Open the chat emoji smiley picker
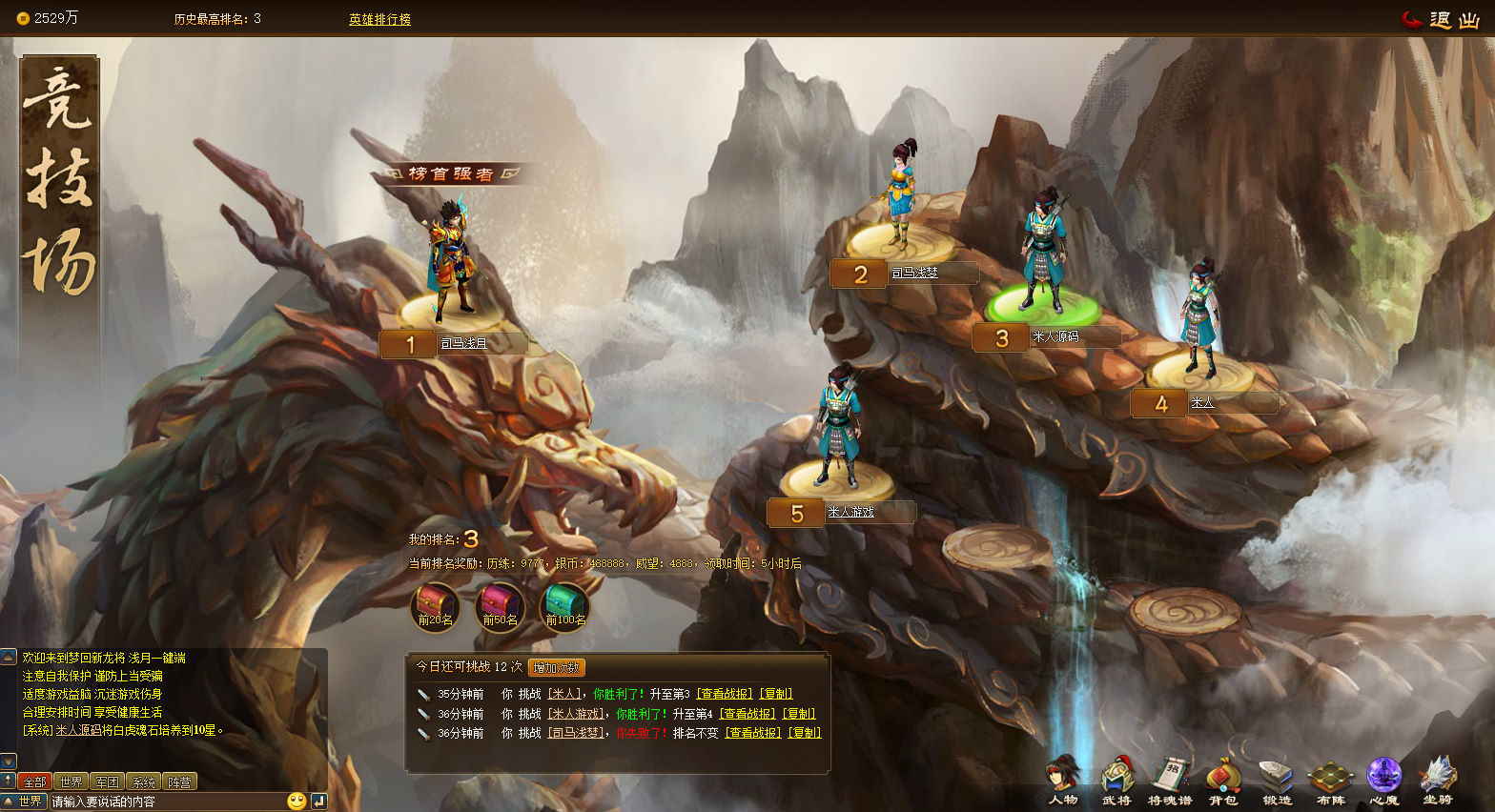This screenshot has width=1495, height=812. 297,802
